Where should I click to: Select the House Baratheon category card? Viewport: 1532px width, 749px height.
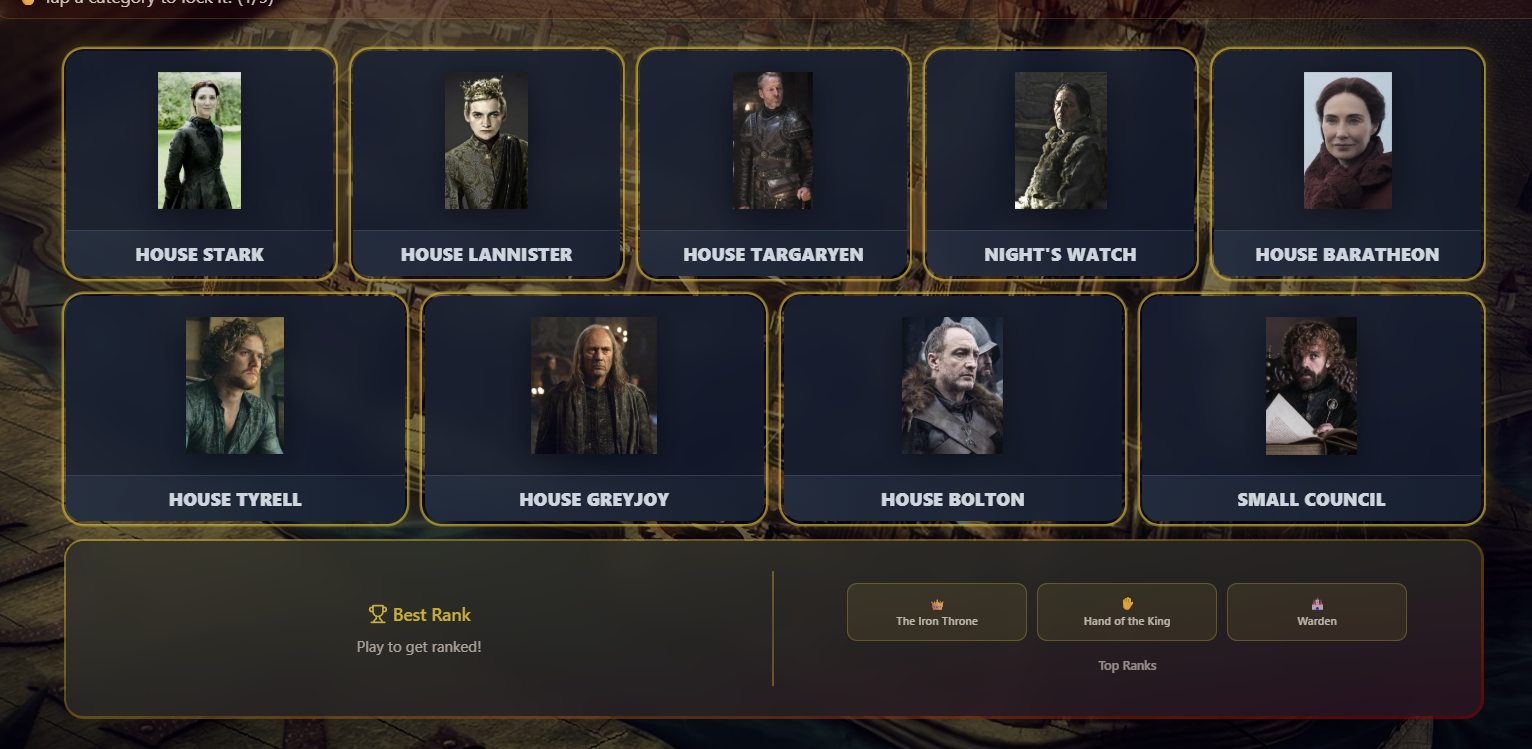coord(1347,164)
